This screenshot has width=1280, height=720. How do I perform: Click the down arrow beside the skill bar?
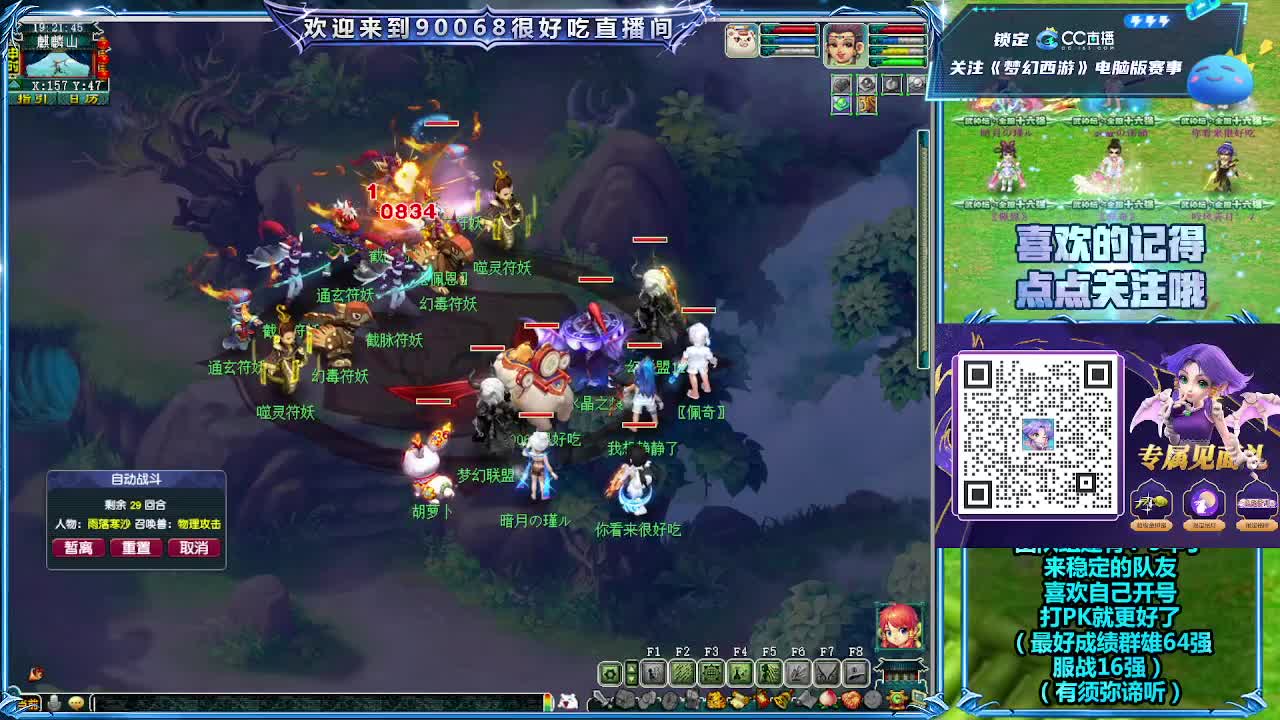631,677
